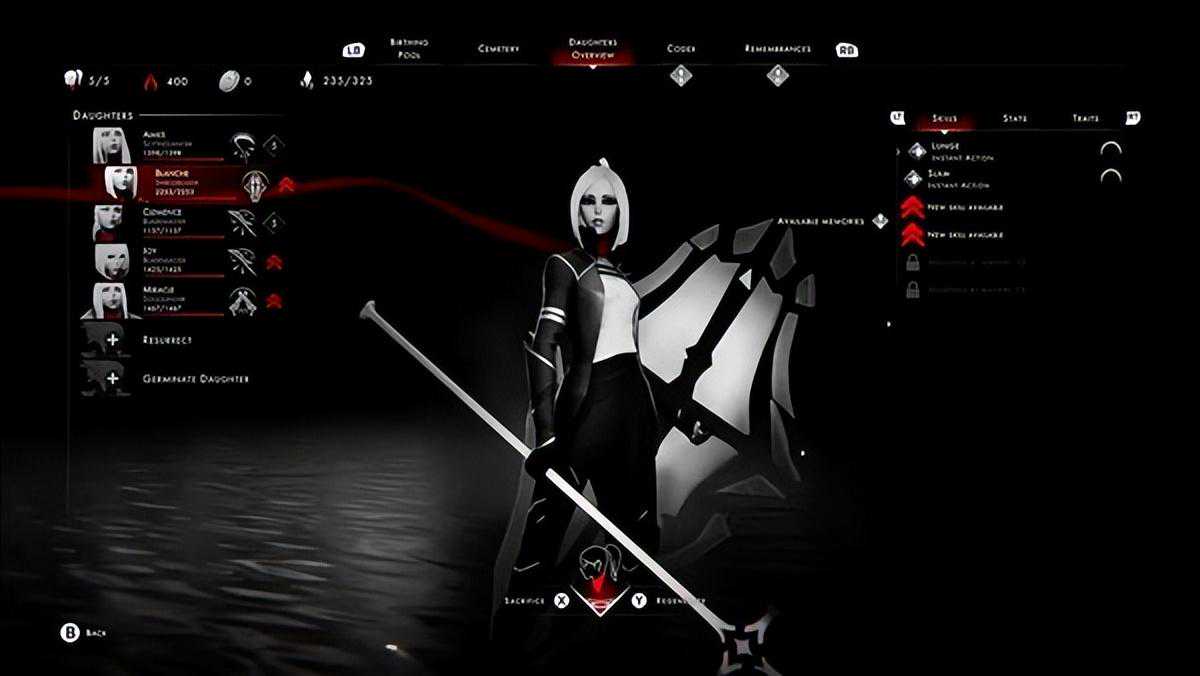The image size is (1200, 676).
Task: Open the Traits tab
Action: 1085,118
